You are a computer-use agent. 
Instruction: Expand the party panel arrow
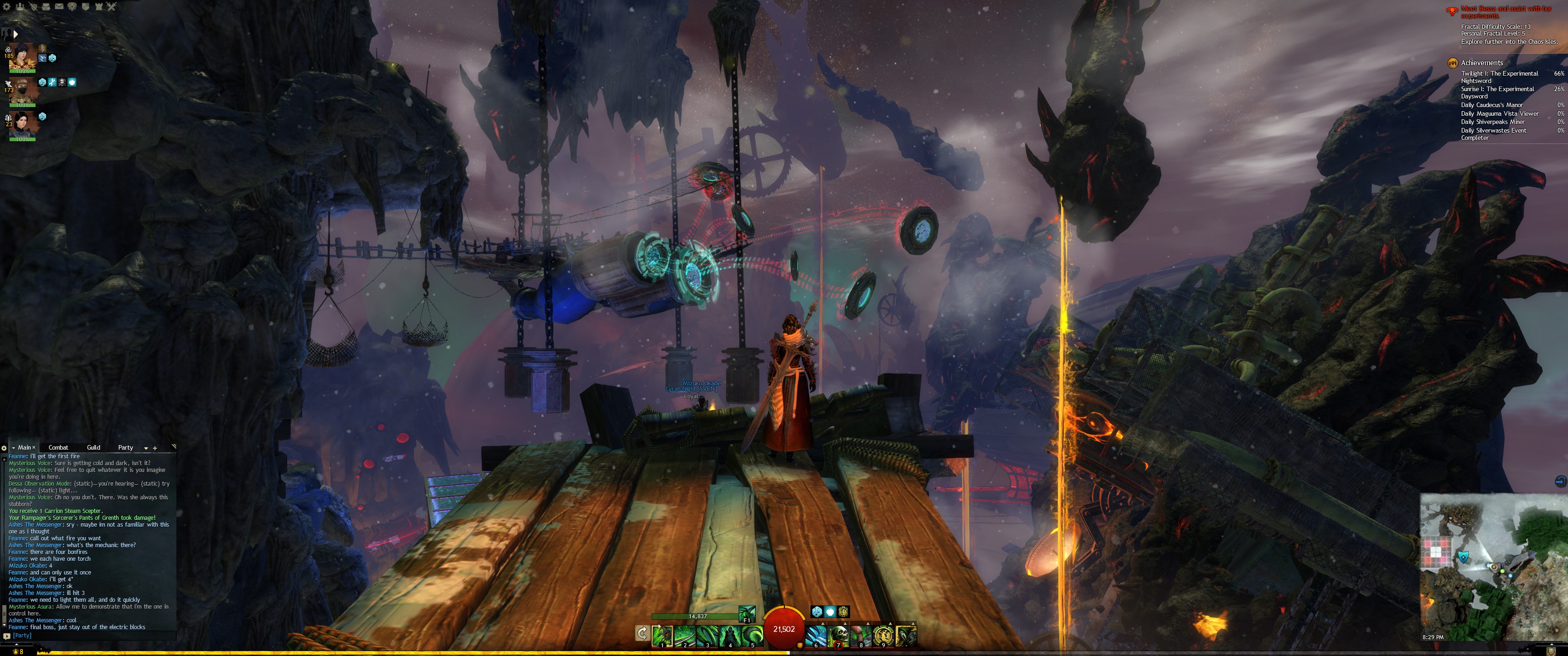[15, 34]
